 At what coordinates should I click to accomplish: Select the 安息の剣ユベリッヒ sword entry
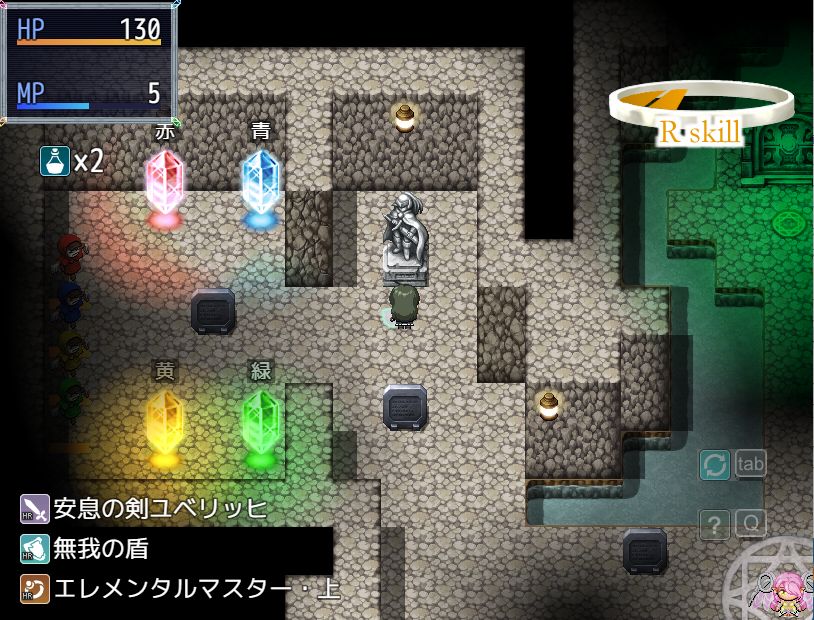click(145, 509)
